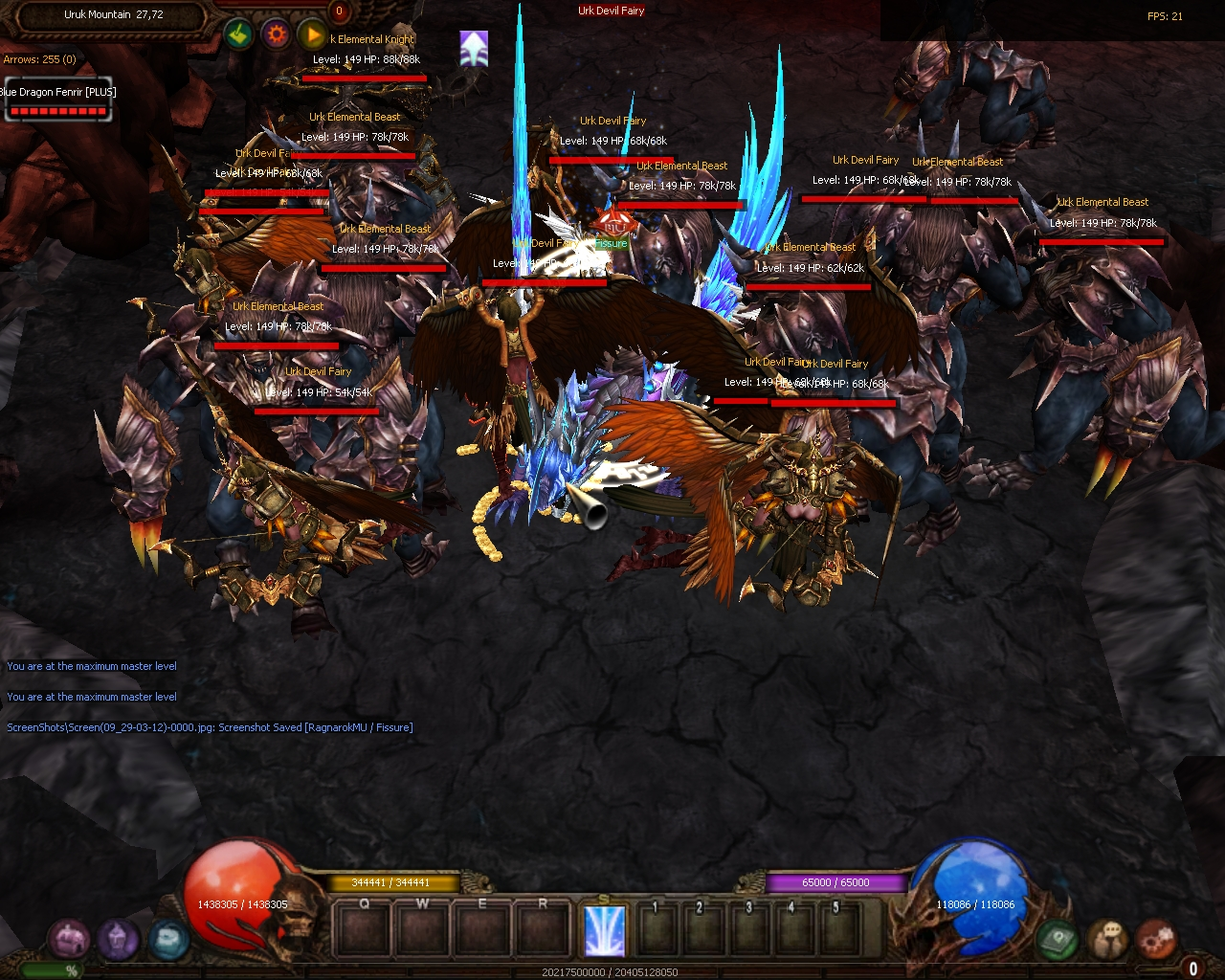Activate the blue light-beam skill slot
The width and height of the screenshot is (1225, 980).
pyautogui.click(x=605, y=930)
